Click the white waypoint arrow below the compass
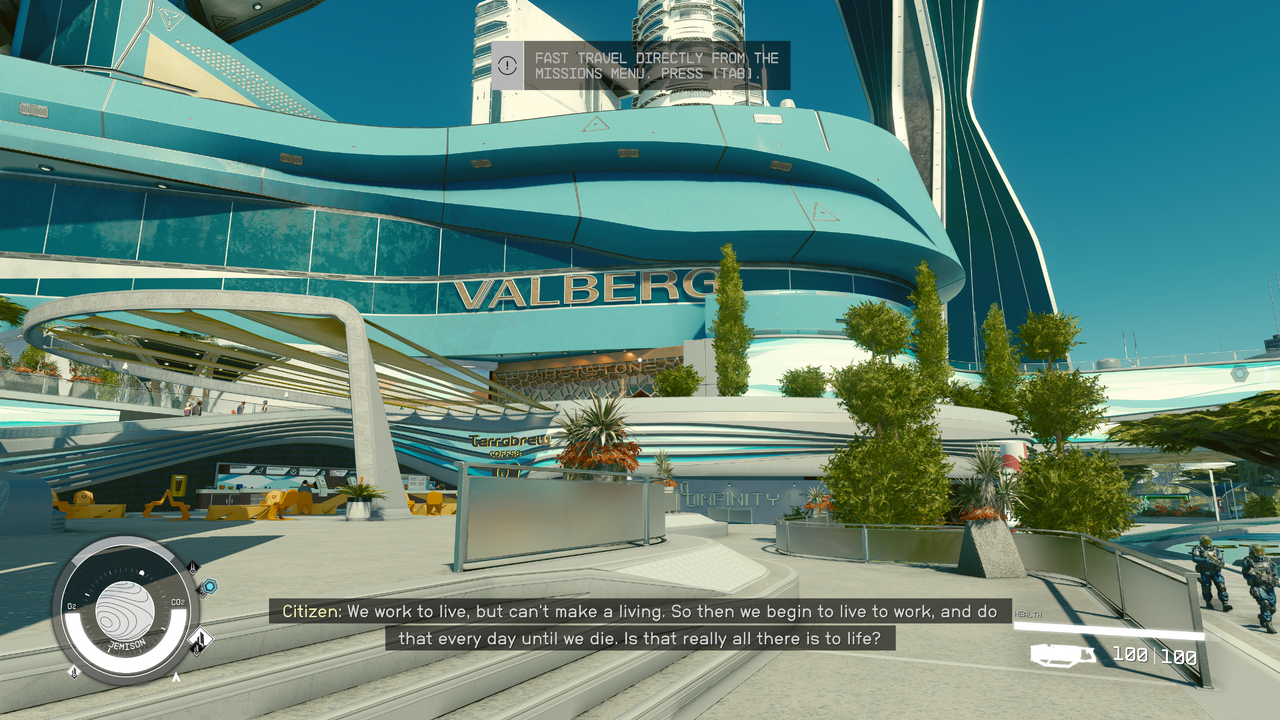 (x=176, y=677)
